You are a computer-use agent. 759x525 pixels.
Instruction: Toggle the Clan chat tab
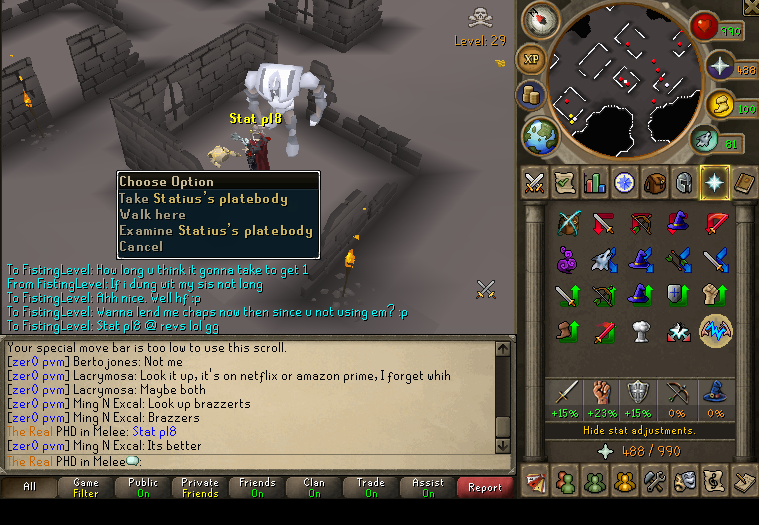click(x=314, y=488)
